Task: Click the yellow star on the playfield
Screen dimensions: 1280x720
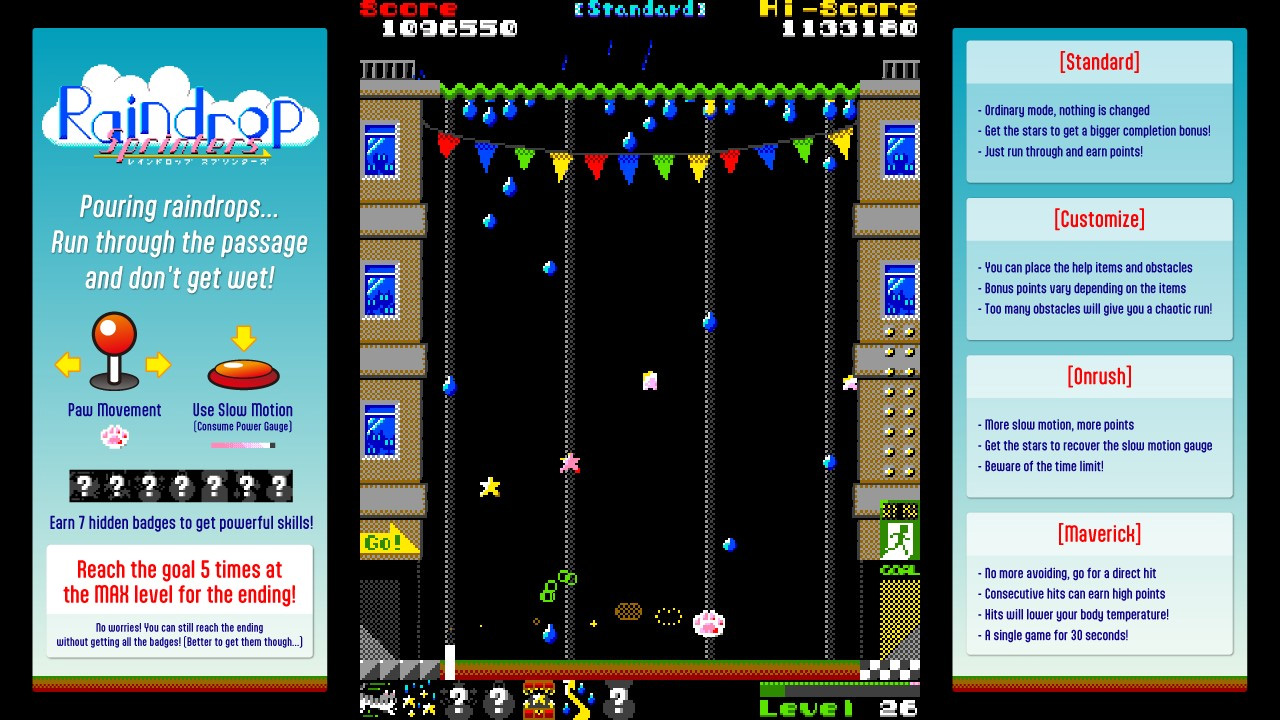Action: [489, 489]
